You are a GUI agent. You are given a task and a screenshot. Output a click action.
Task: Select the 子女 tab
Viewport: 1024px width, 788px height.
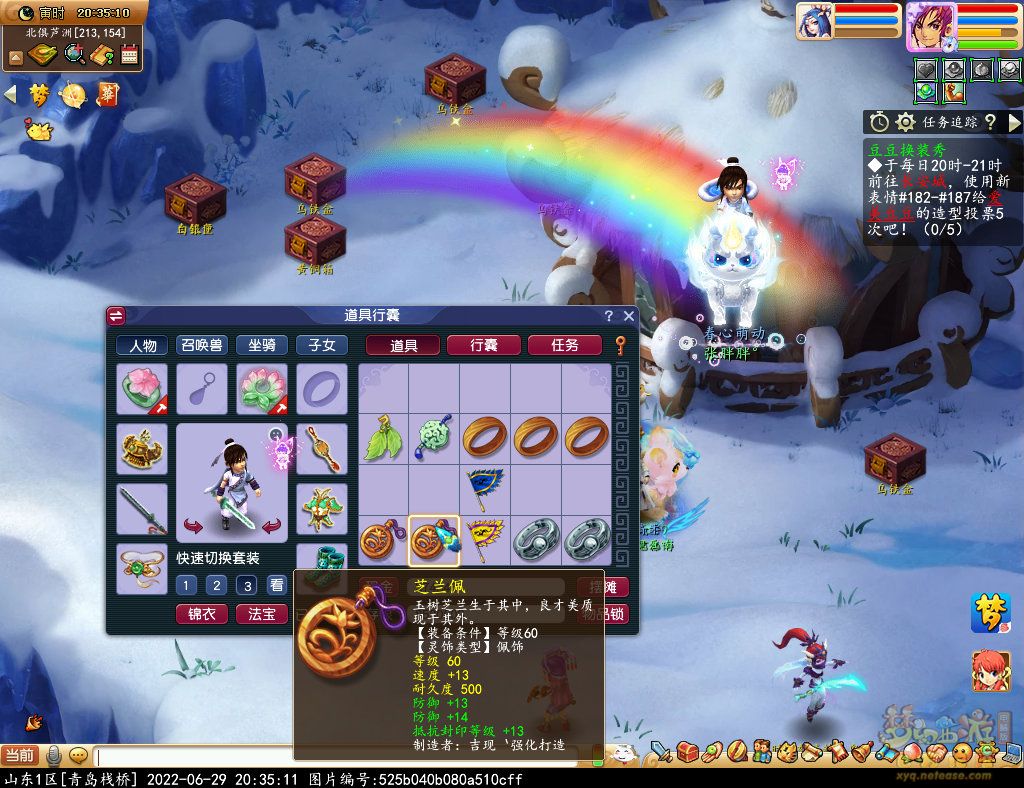[x=322, y=345]
